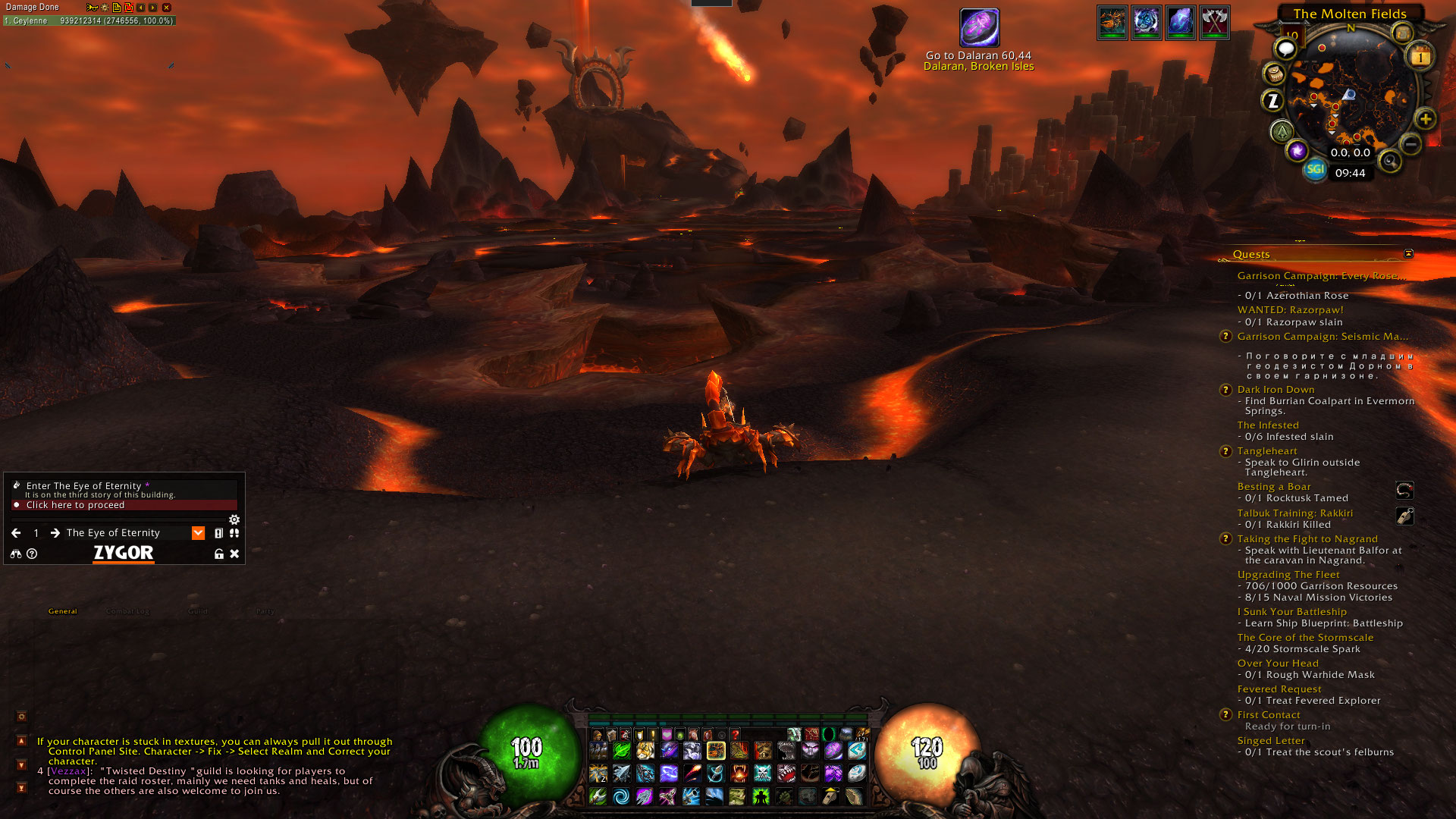1456x819 pixels.
Task: Open the Zygor guide settings gear
Action: [x=234, y=519]
